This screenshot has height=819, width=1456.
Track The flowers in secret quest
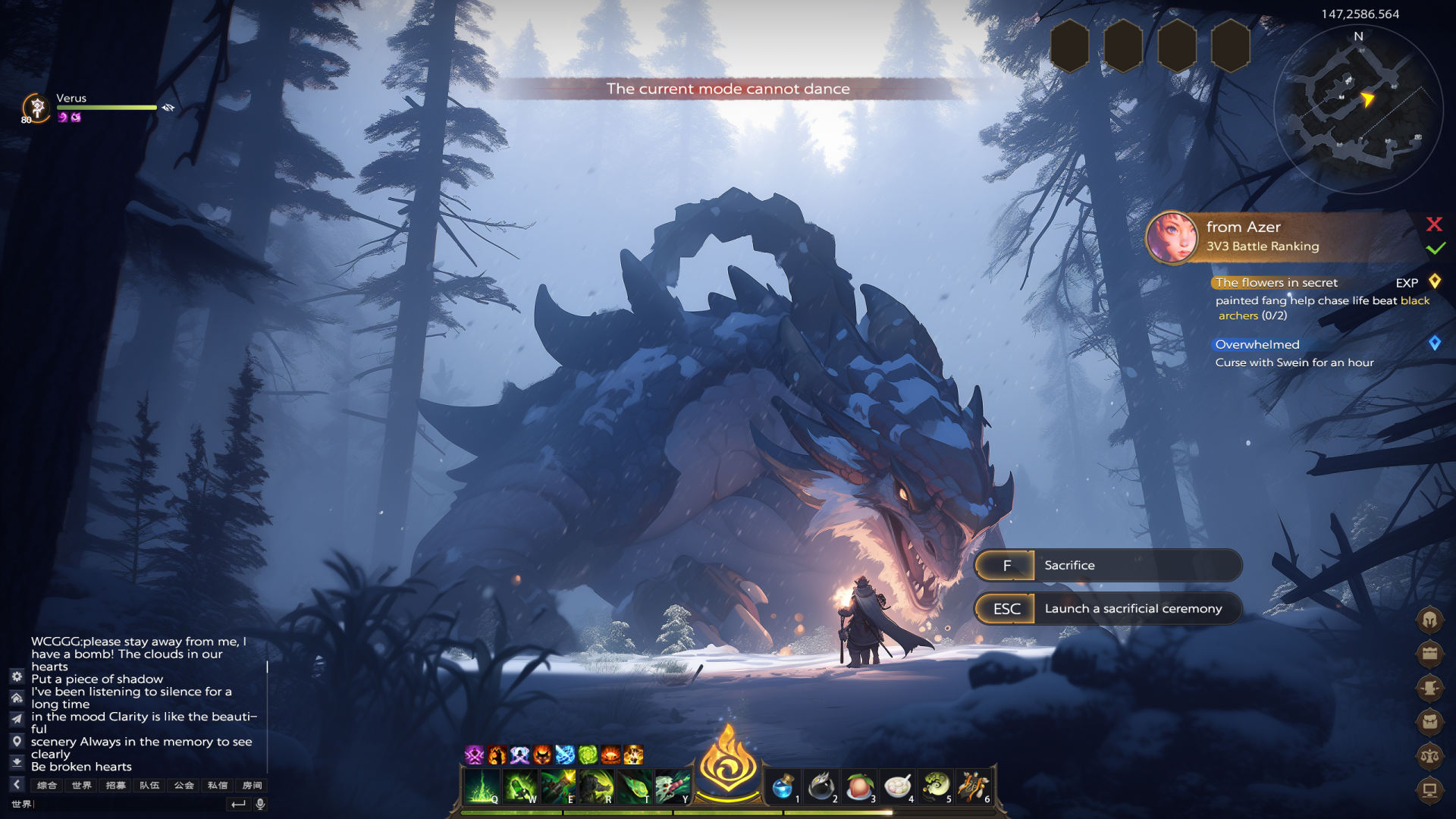pos(1276,282)
